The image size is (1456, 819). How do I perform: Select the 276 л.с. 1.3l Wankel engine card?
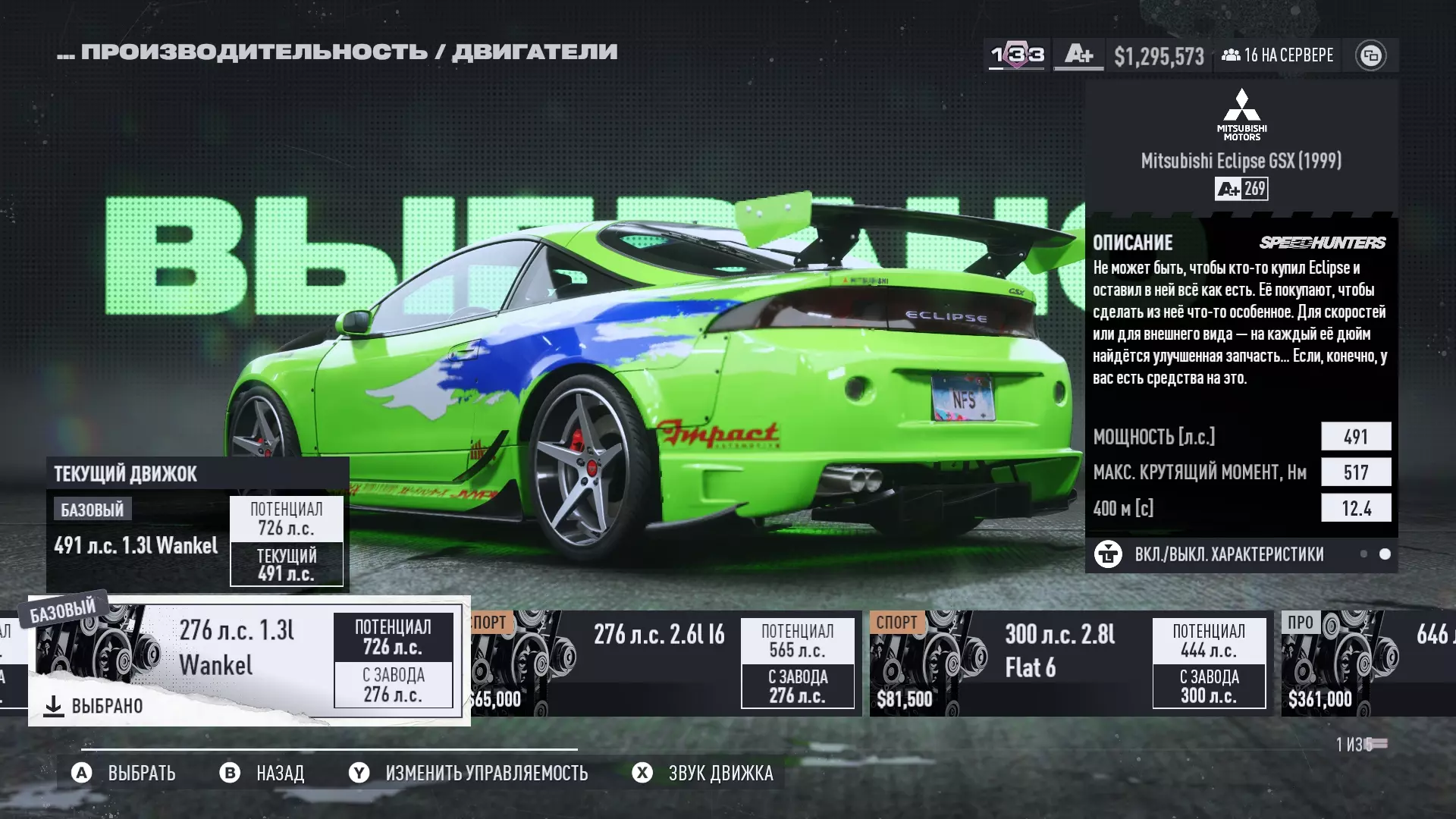249,660
